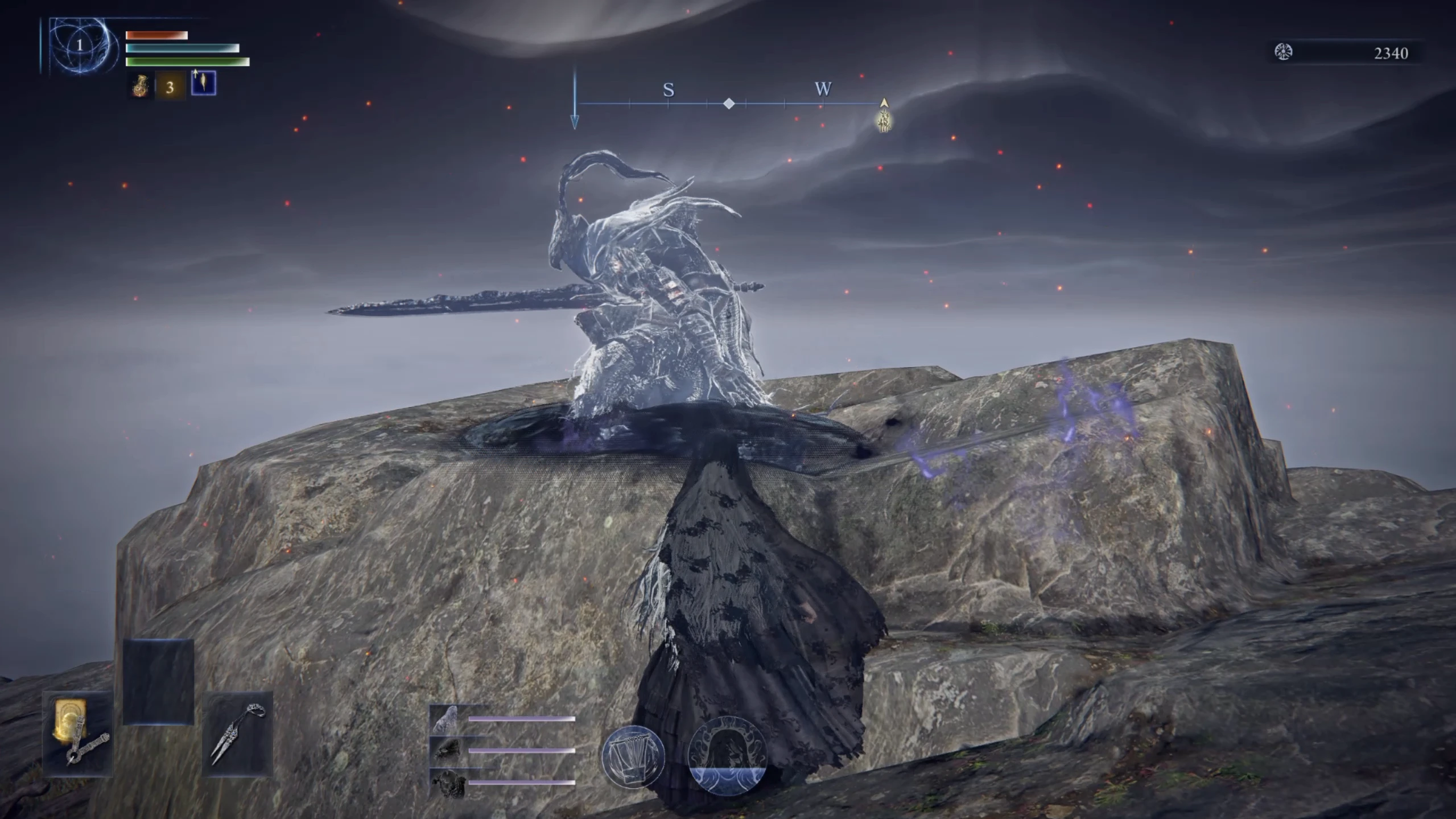This screenshot has height=819, width=1456.
Task: Click the rune arc emblem showing level 1
Action: 79,43
